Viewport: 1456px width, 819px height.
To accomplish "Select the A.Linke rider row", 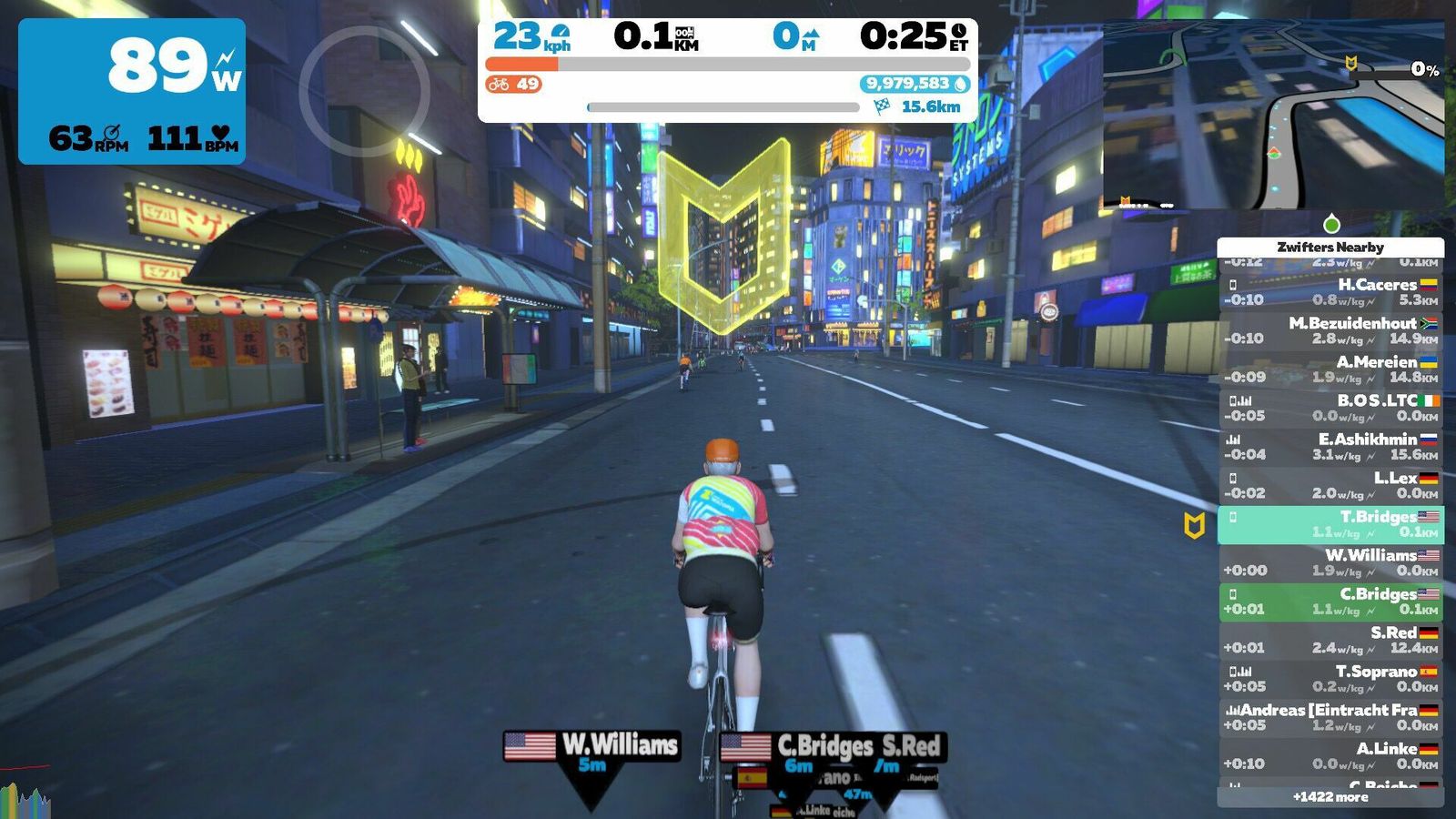I will click(1330, 755).
